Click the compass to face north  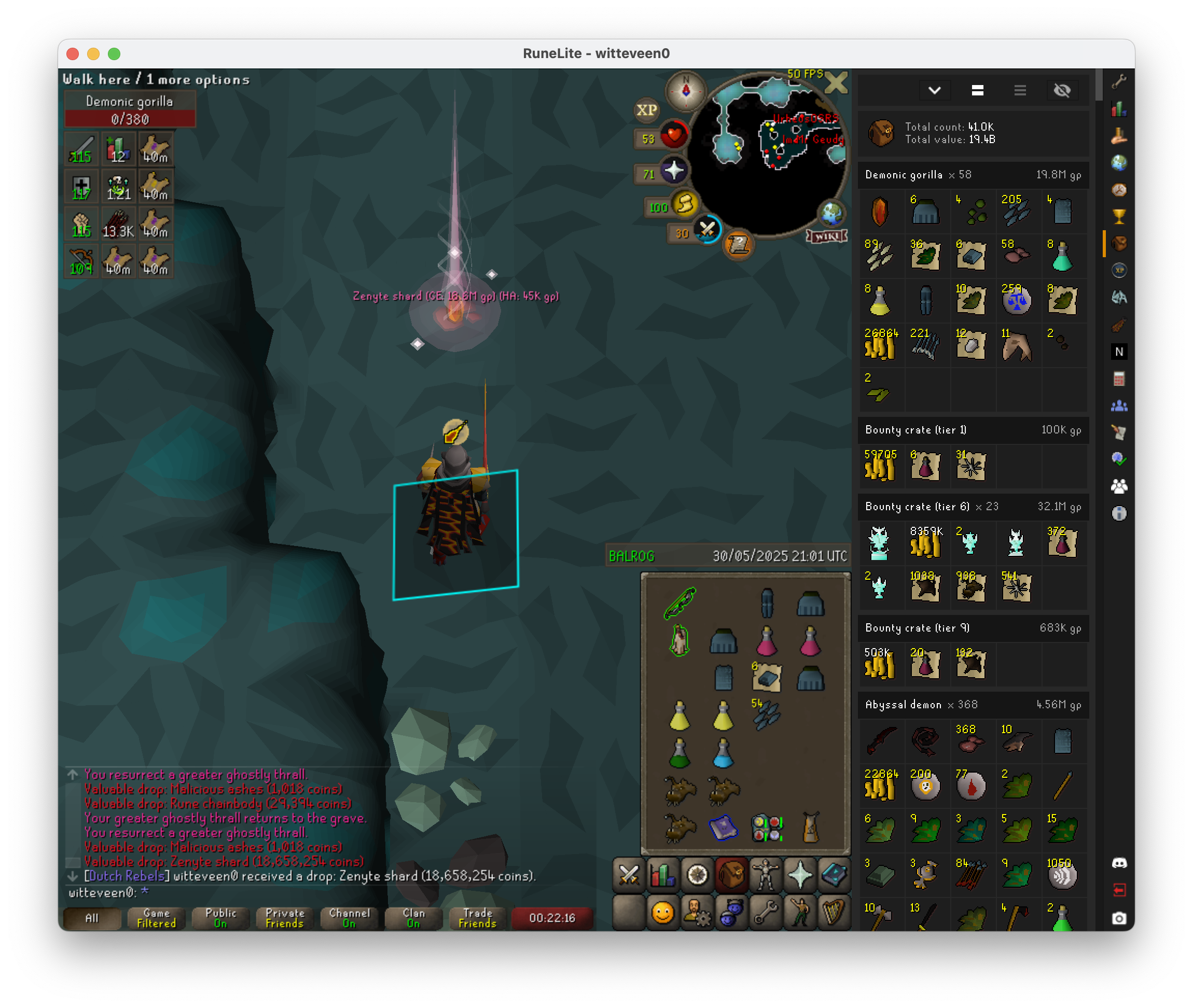[x=685, y=91]
